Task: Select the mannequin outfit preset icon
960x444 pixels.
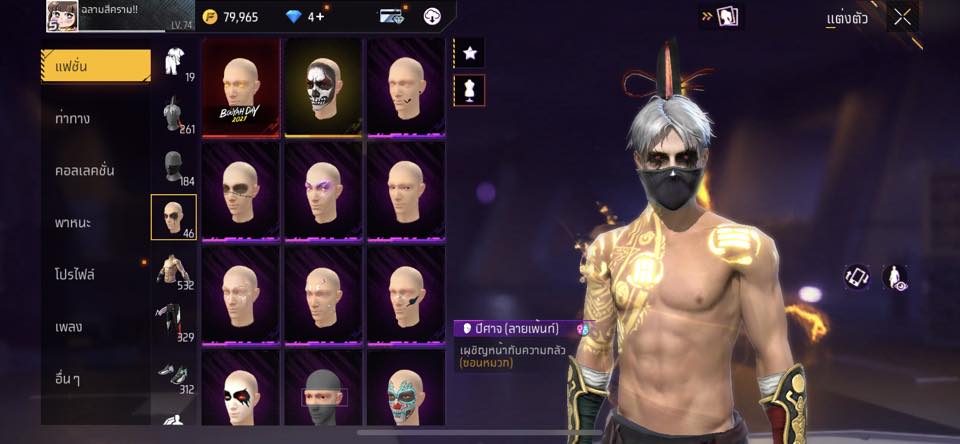Action: point(469,90)
